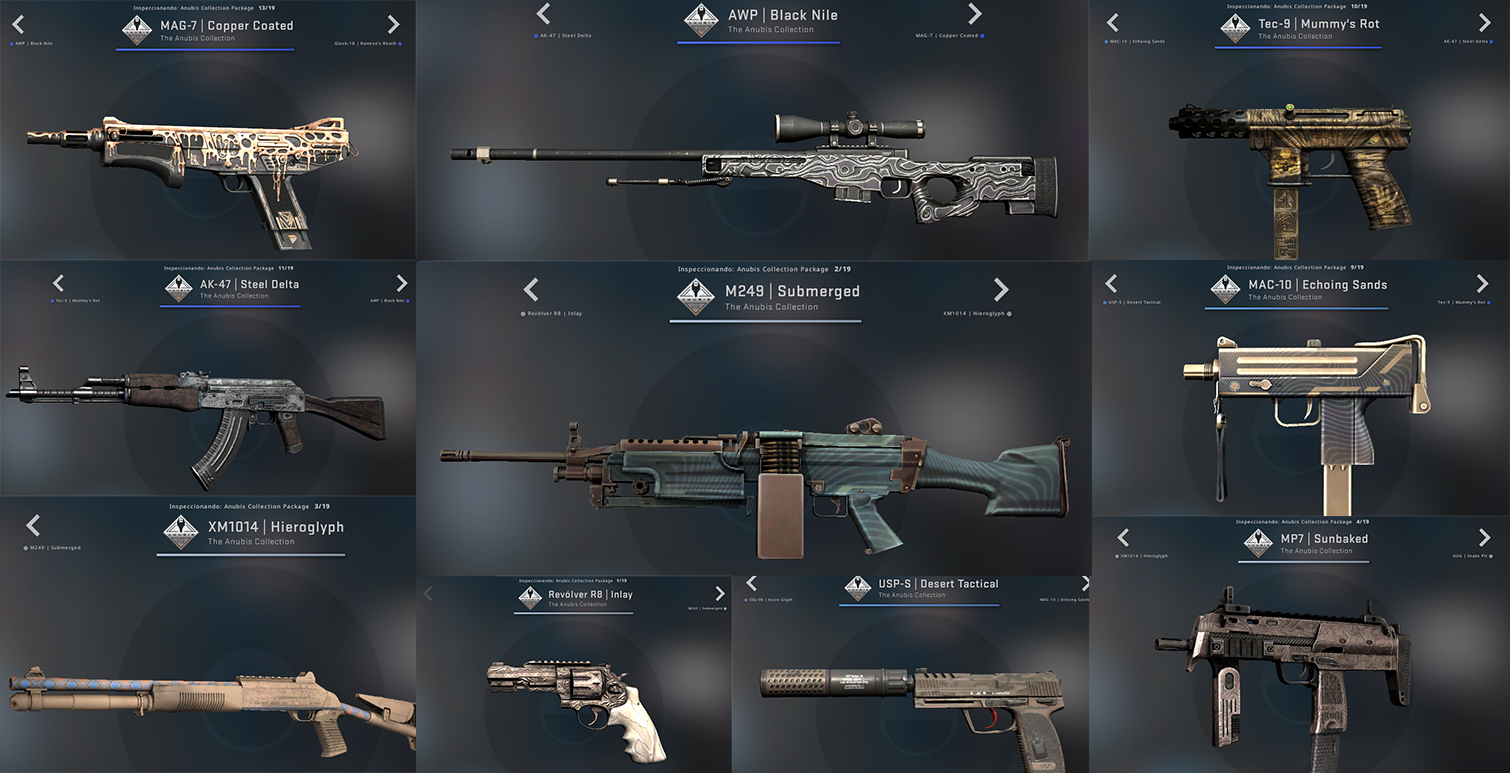
Task: Select the previous arrow on Tec-9 Mummy's Rot
Action: point(1112,23)
